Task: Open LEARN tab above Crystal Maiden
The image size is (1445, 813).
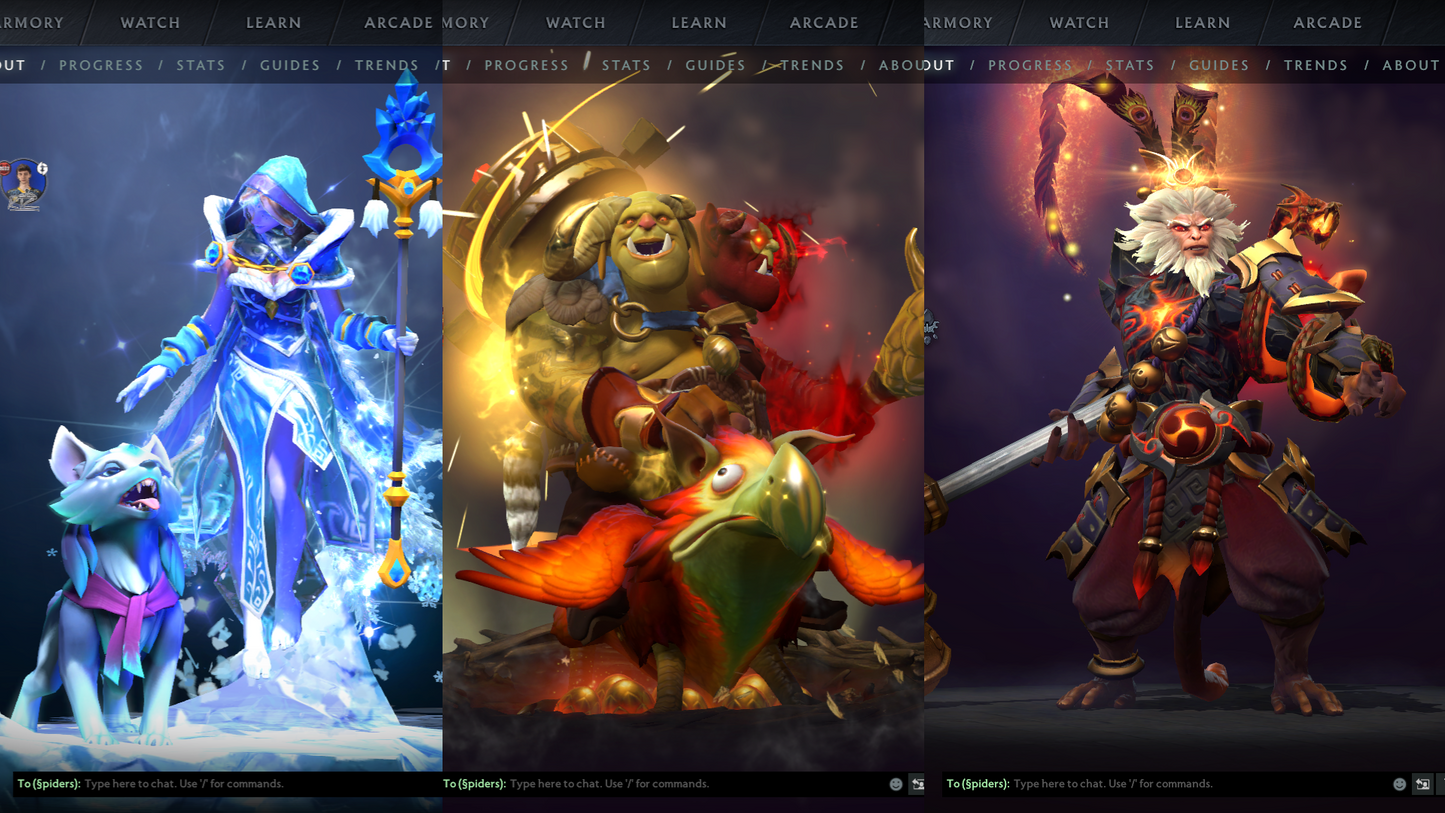Action: (x=273, y=22)
